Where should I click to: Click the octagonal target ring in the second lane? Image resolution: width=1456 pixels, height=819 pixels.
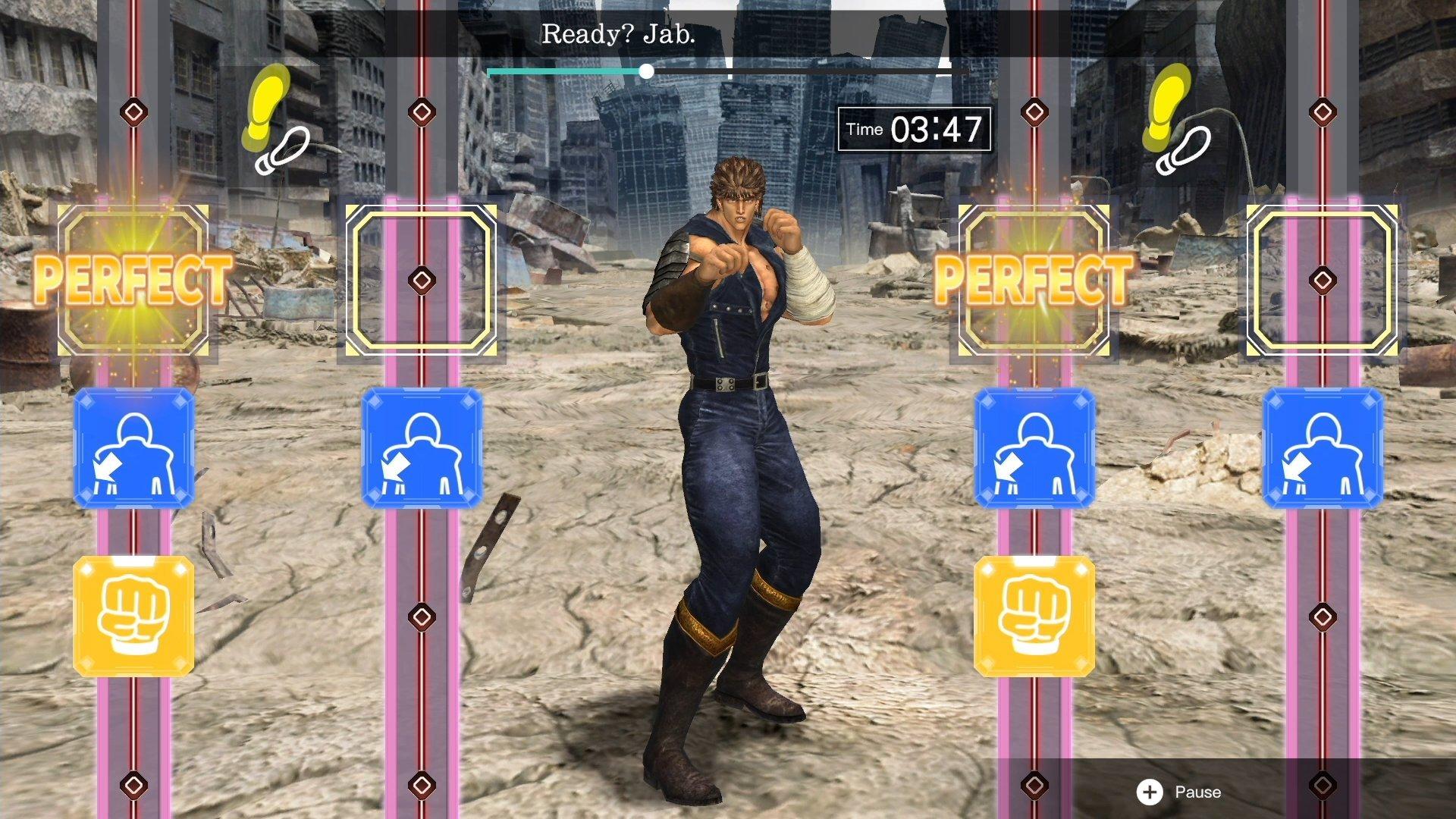tap(420, 281)
